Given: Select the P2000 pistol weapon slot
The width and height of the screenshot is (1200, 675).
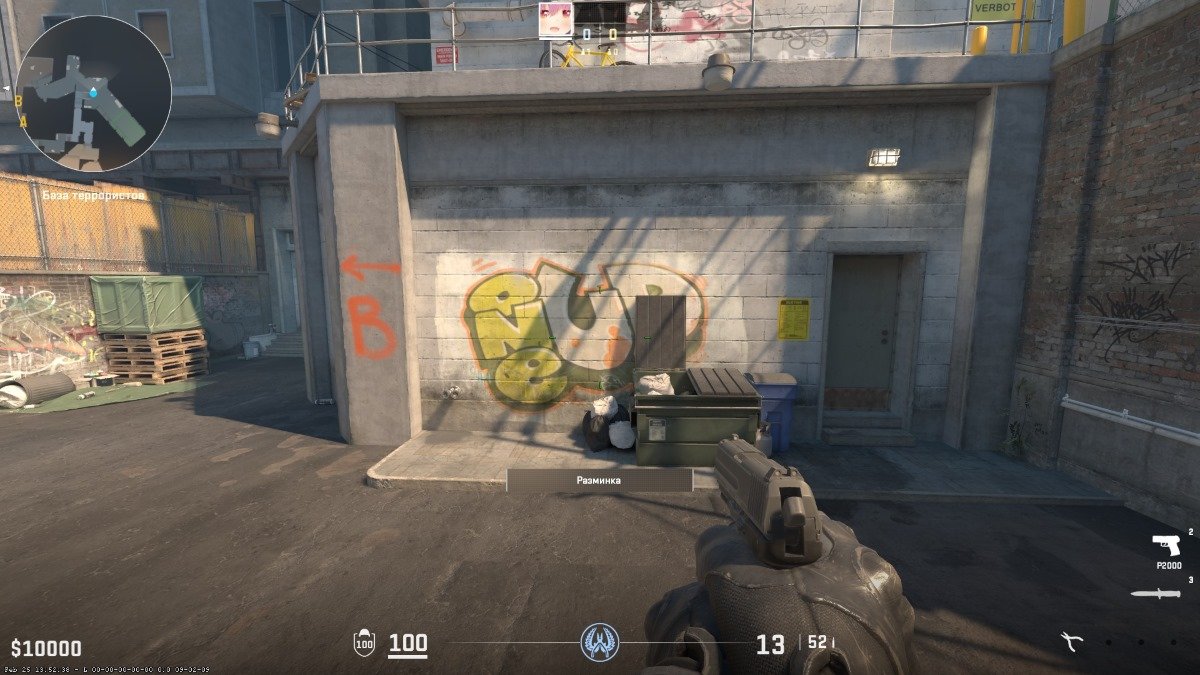Looking at the screenshot, I should coord(1166,547).
